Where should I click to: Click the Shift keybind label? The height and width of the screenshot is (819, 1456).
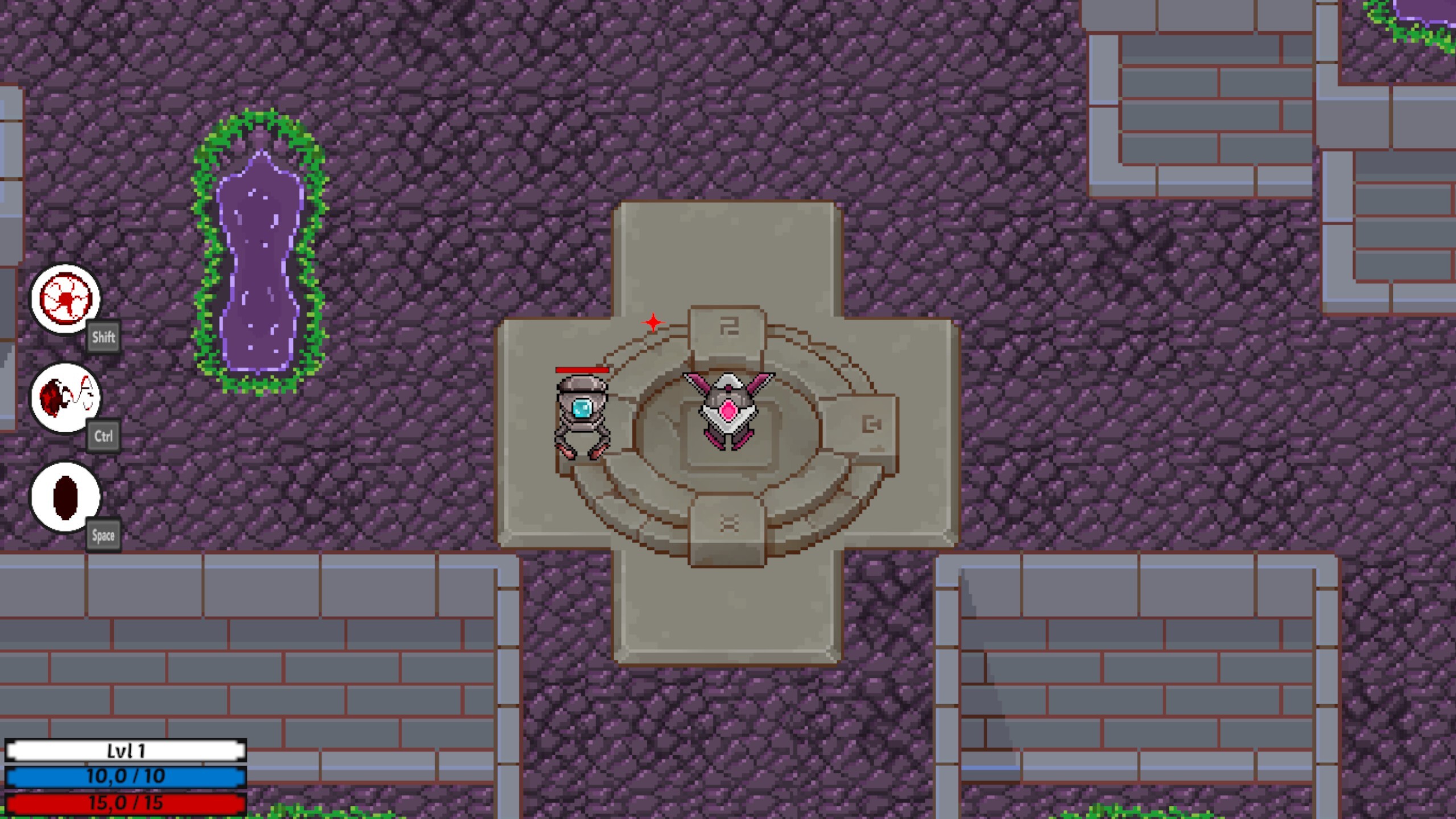tap(104, 337)
